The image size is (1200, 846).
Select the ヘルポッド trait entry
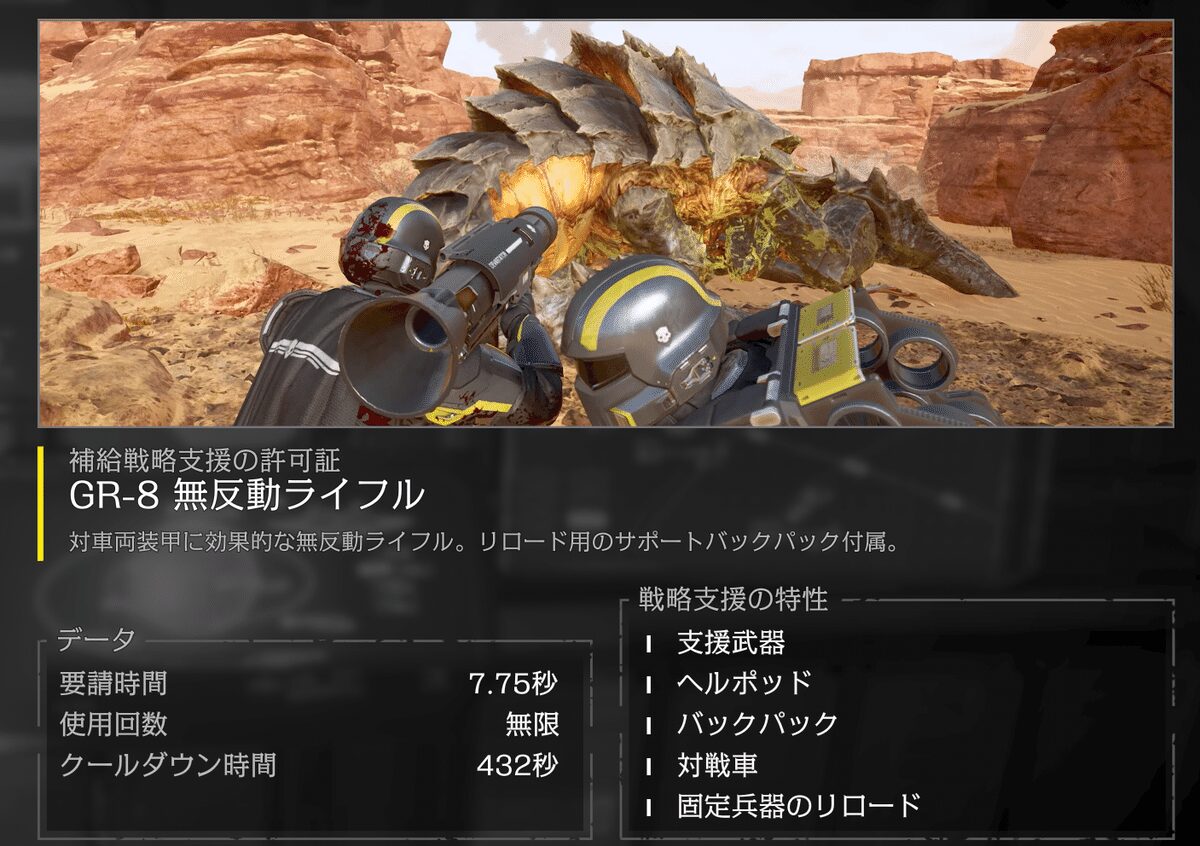pyautogui.click(x=744, y=684)
